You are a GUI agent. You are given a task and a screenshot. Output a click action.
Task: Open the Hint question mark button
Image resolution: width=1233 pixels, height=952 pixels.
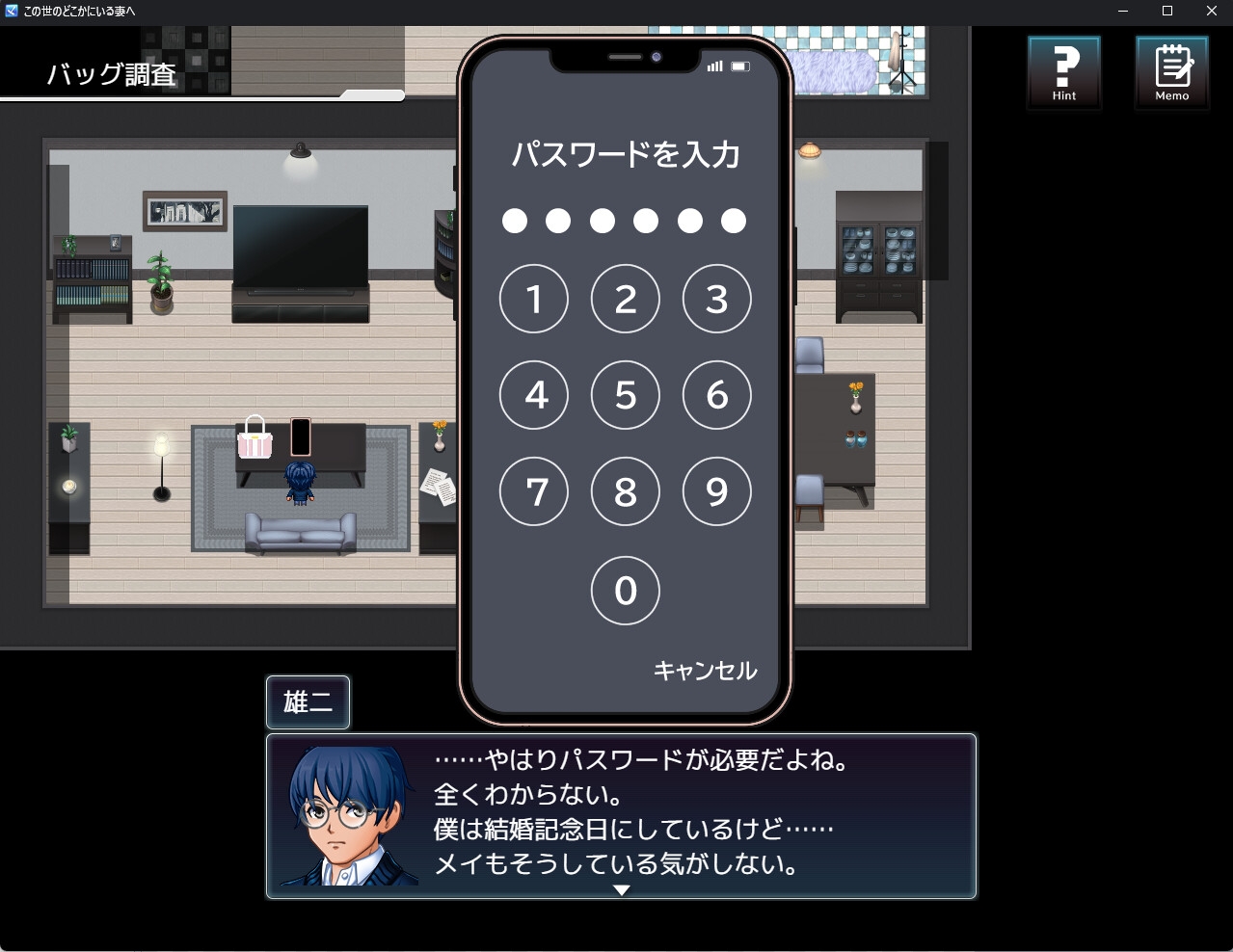click(1064, 72)
